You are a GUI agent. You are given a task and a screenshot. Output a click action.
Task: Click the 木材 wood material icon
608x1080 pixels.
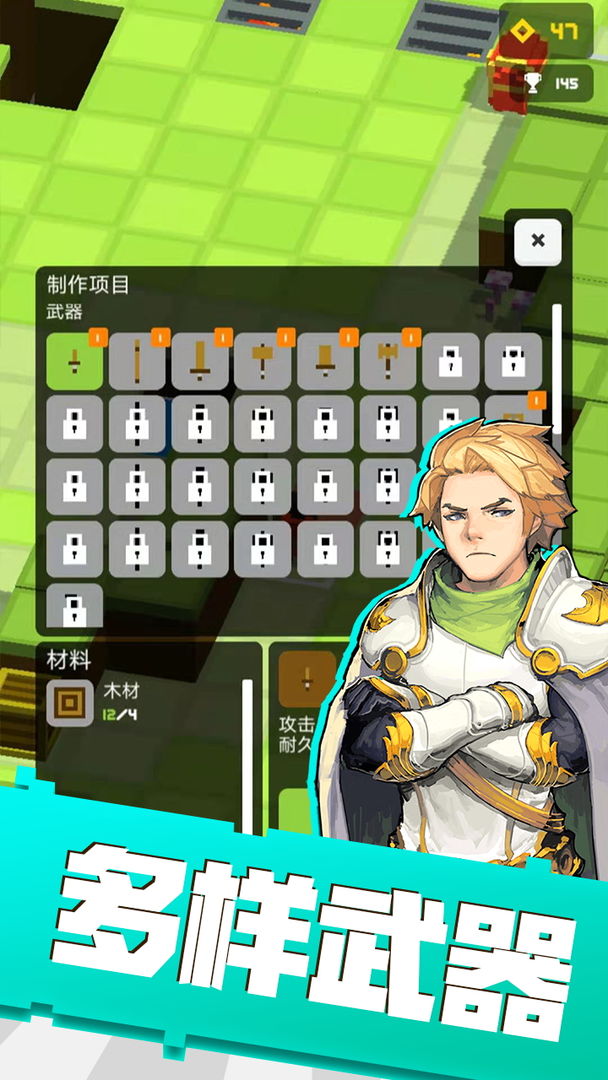70,702
